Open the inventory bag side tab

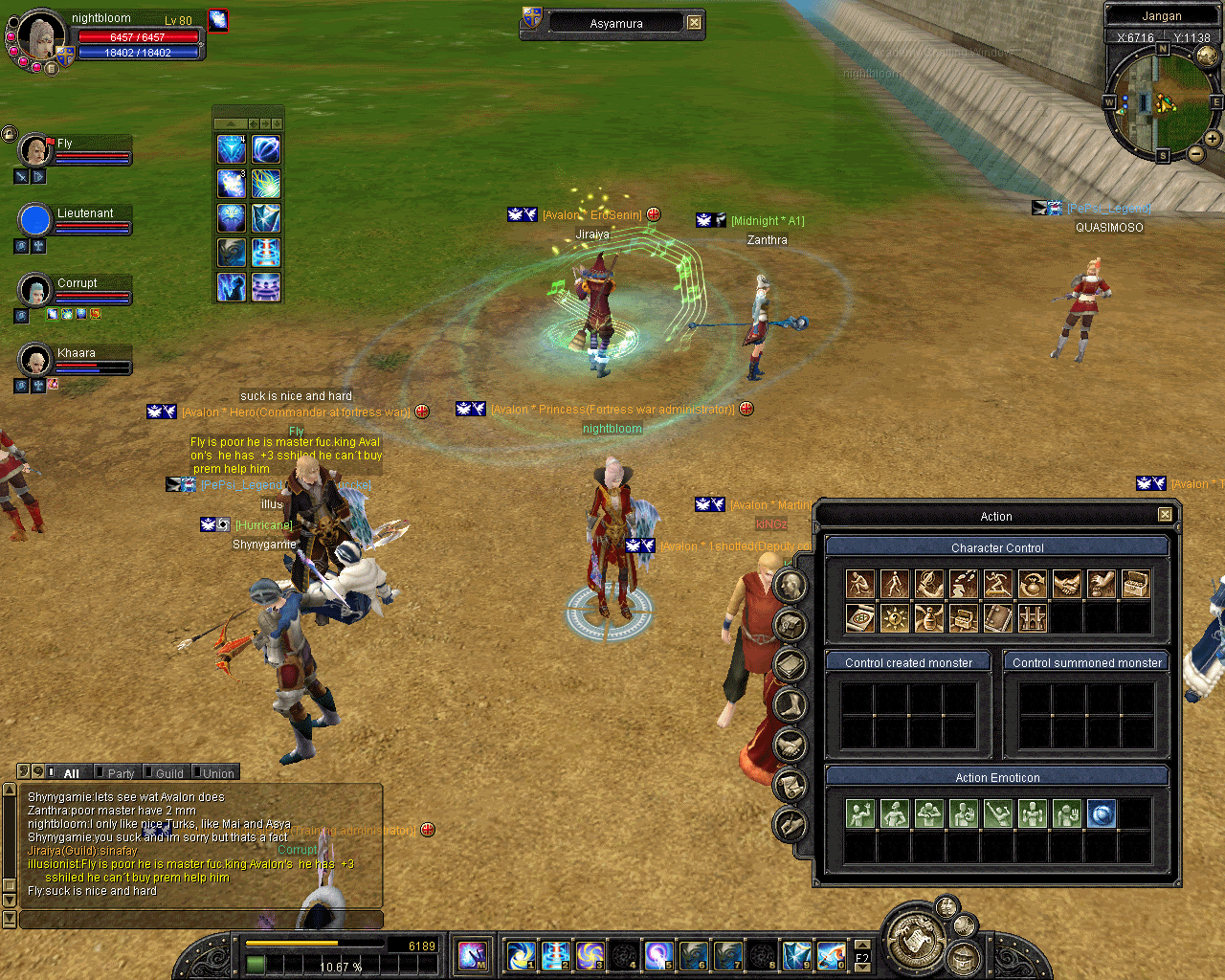[x=790, y=626]
